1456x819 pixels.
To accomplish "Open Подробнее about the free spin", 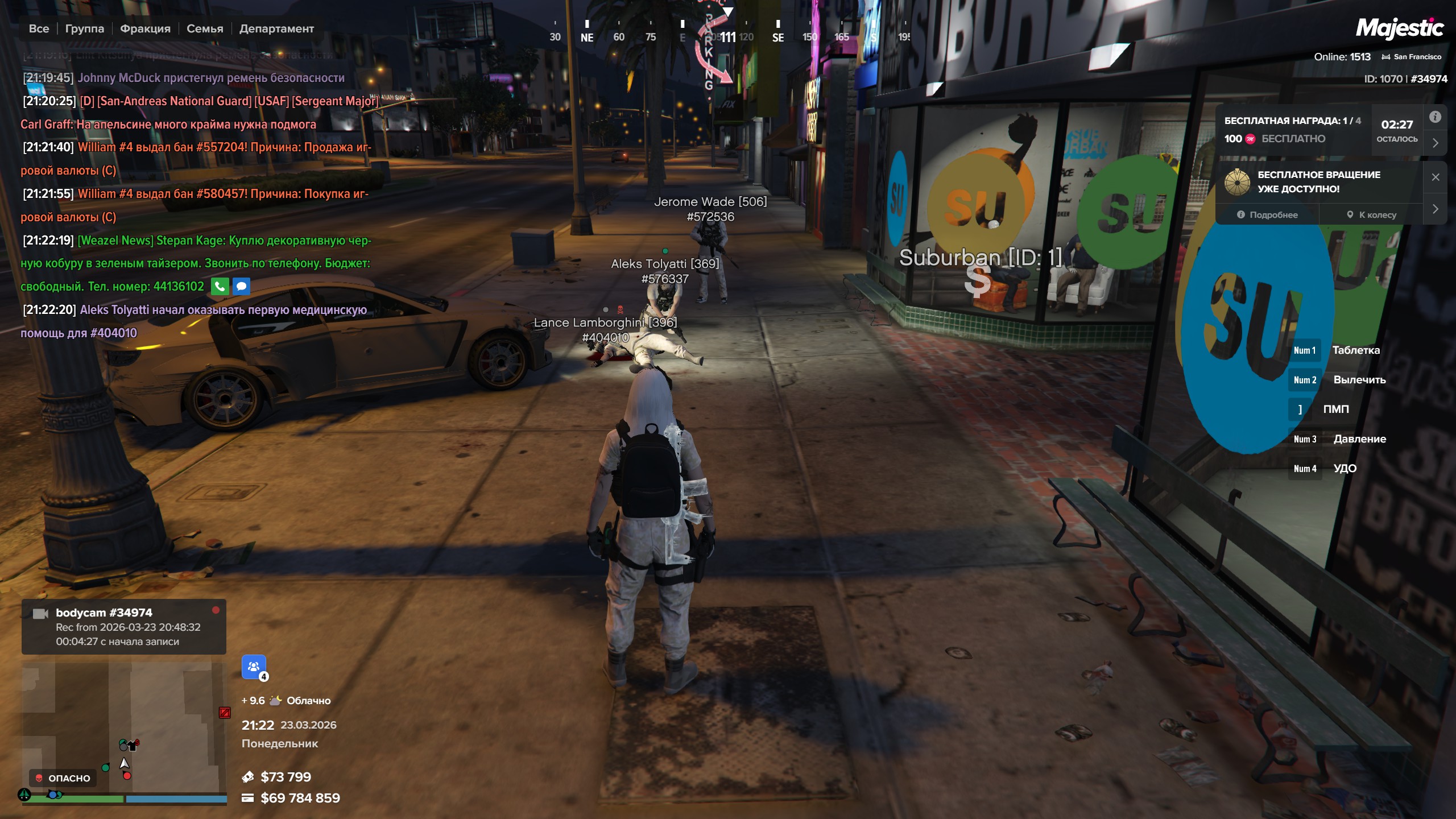I will pyautogui.click(x=1267, y=215).
